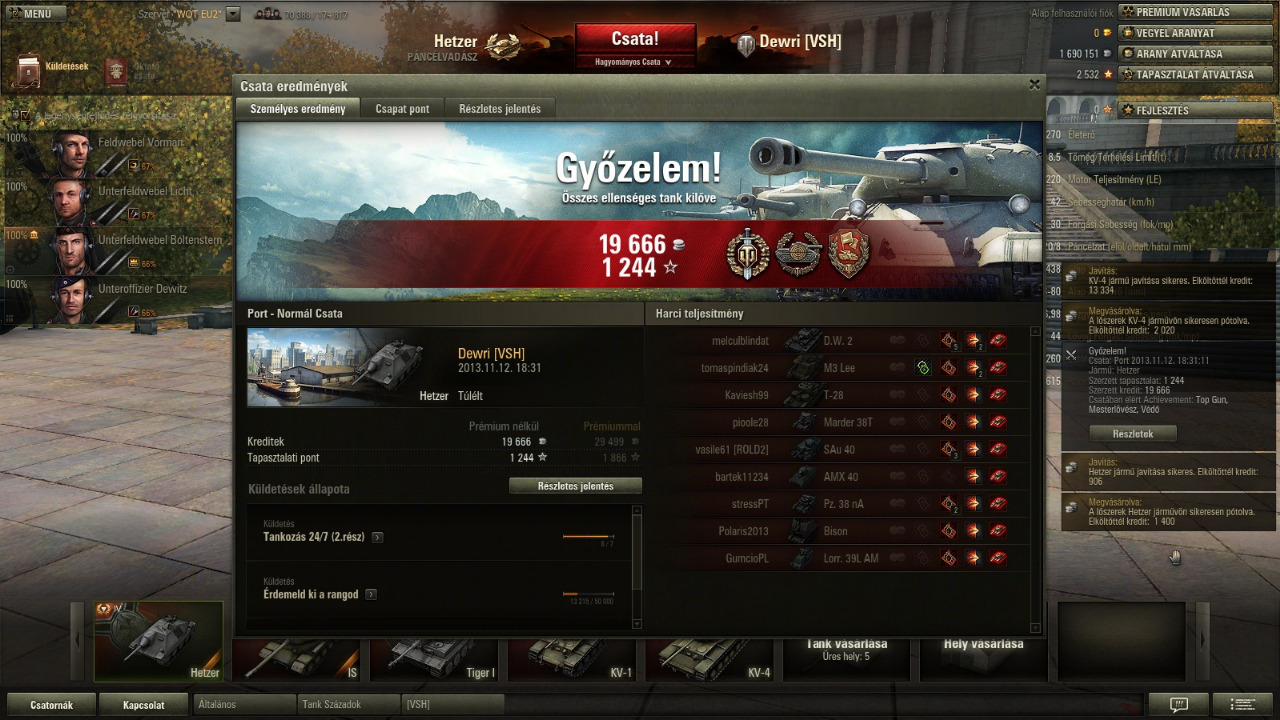Open the Fejlesztés button

coord(1186,110)
